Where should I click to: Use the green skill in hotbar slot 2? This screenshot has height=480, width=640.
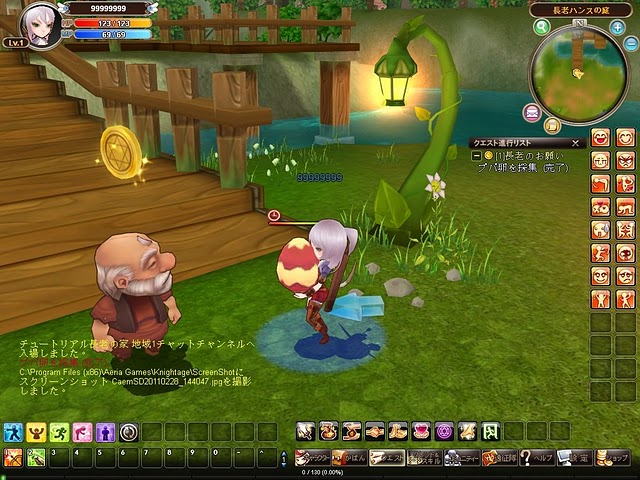coord(35,458)
